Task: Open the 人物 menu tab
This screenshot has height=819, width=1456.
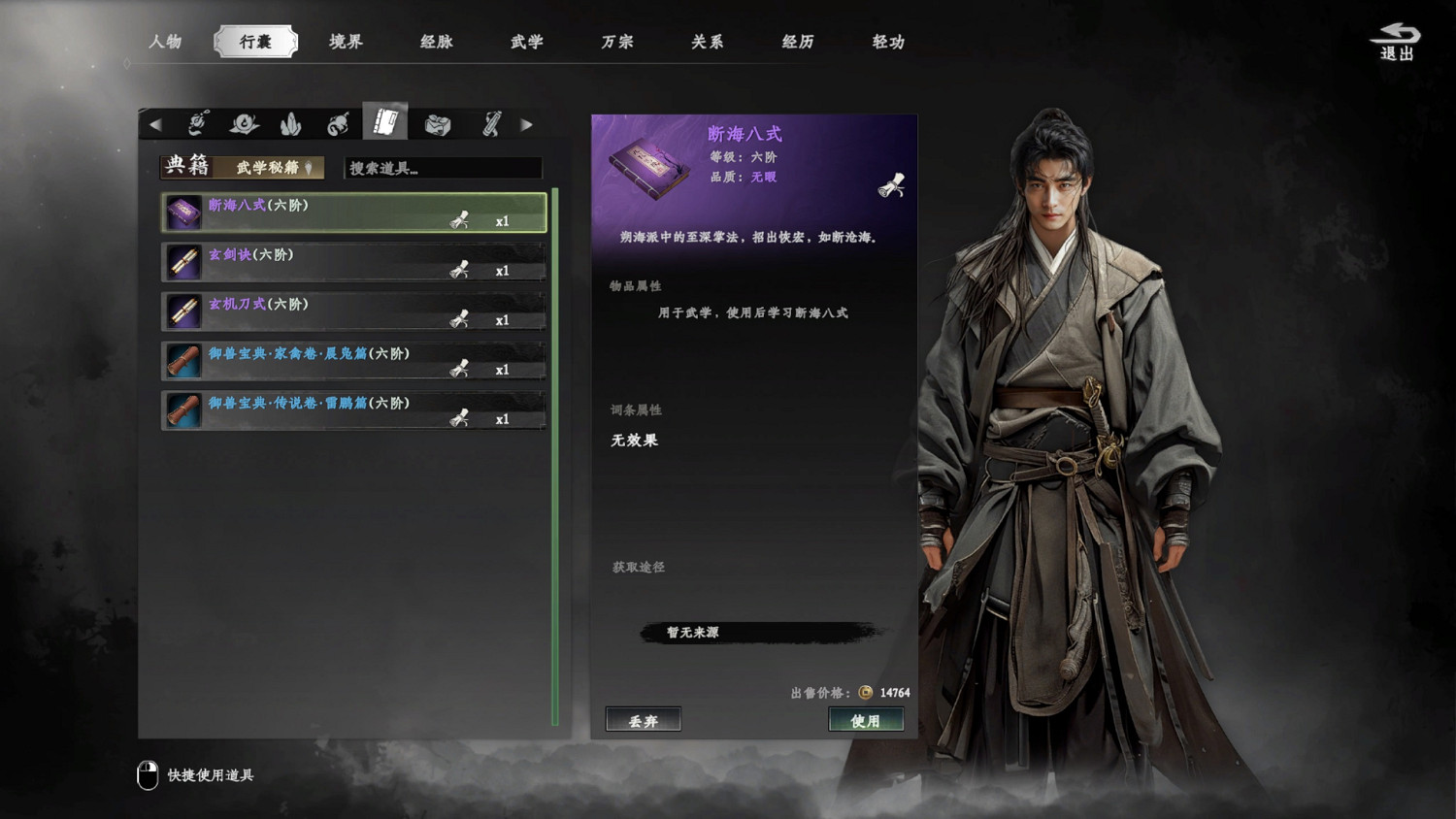Action: [x=167, y=42]
